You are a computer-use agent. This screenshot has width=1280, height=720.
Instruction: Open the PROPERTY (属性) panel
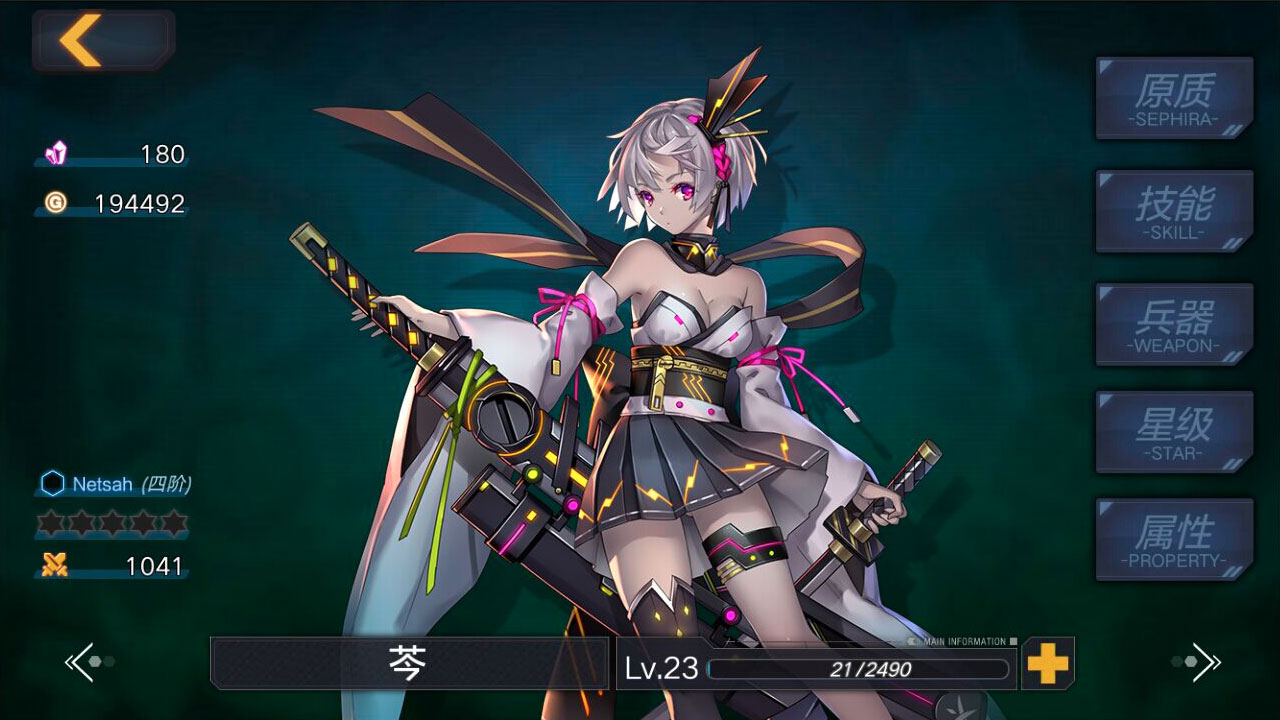point(1173,541)
